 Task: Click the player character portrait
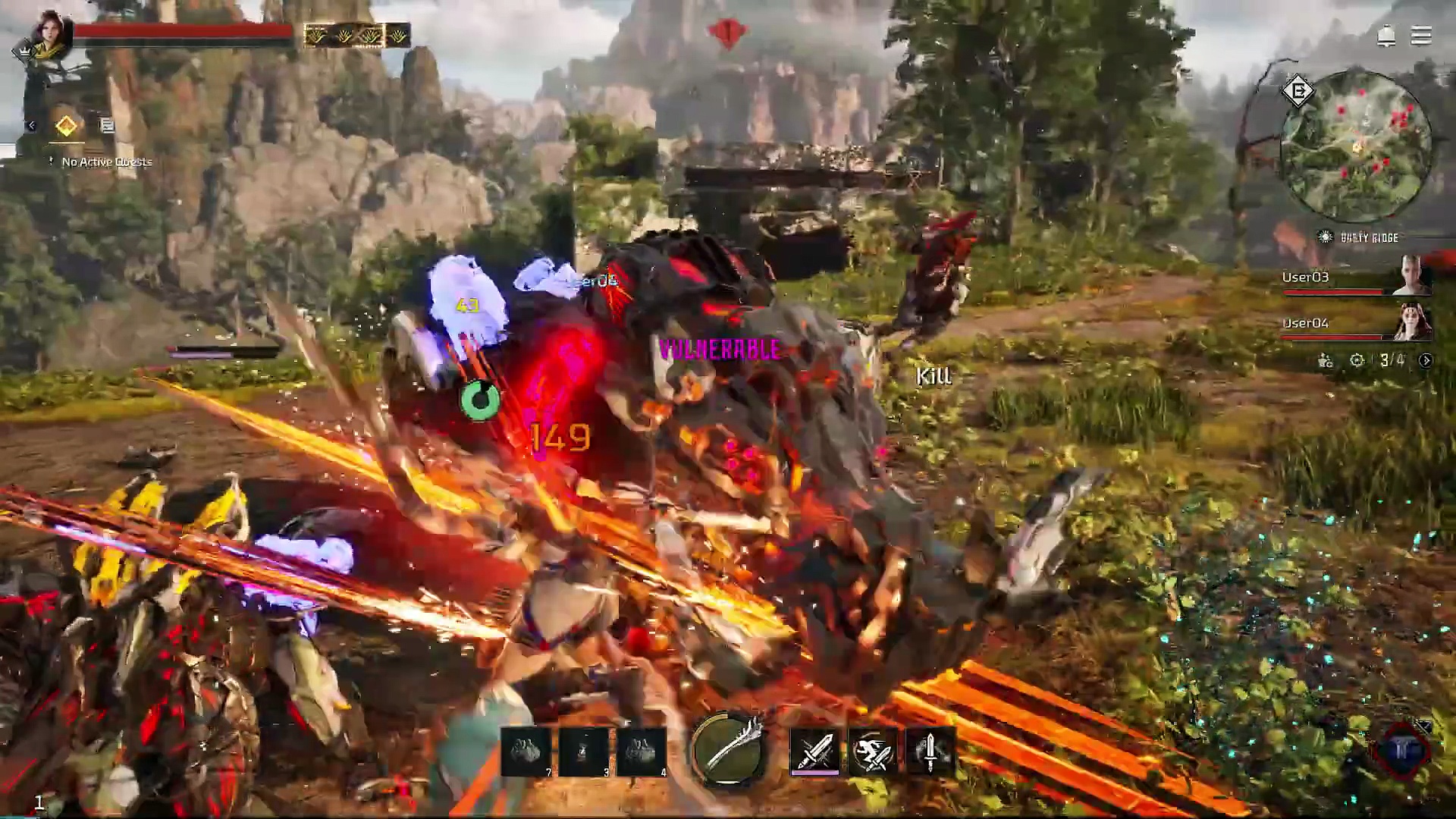tap(51, 34)
